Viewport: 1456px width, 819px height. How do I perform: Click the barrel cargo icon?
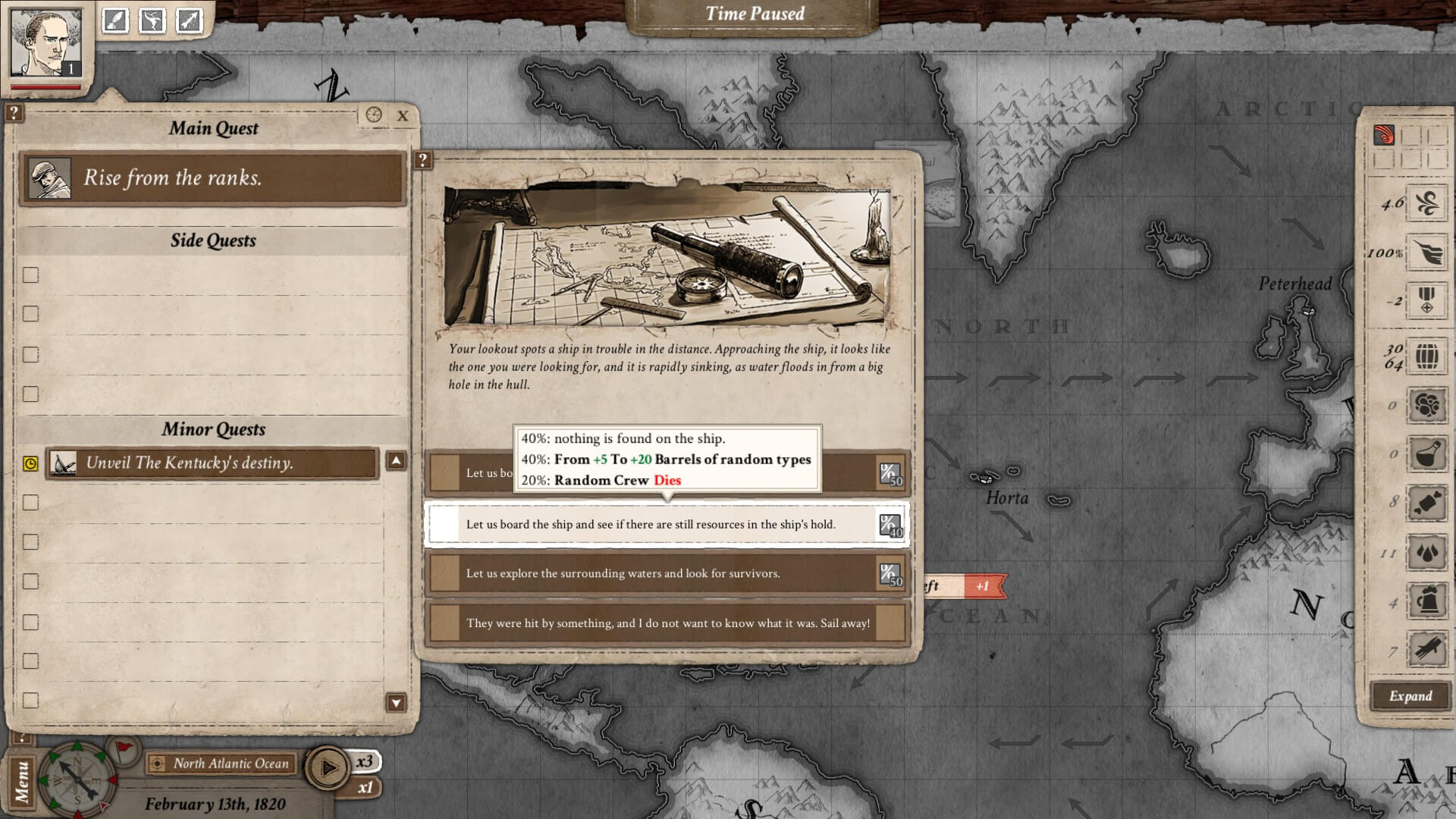(1426, 356)
